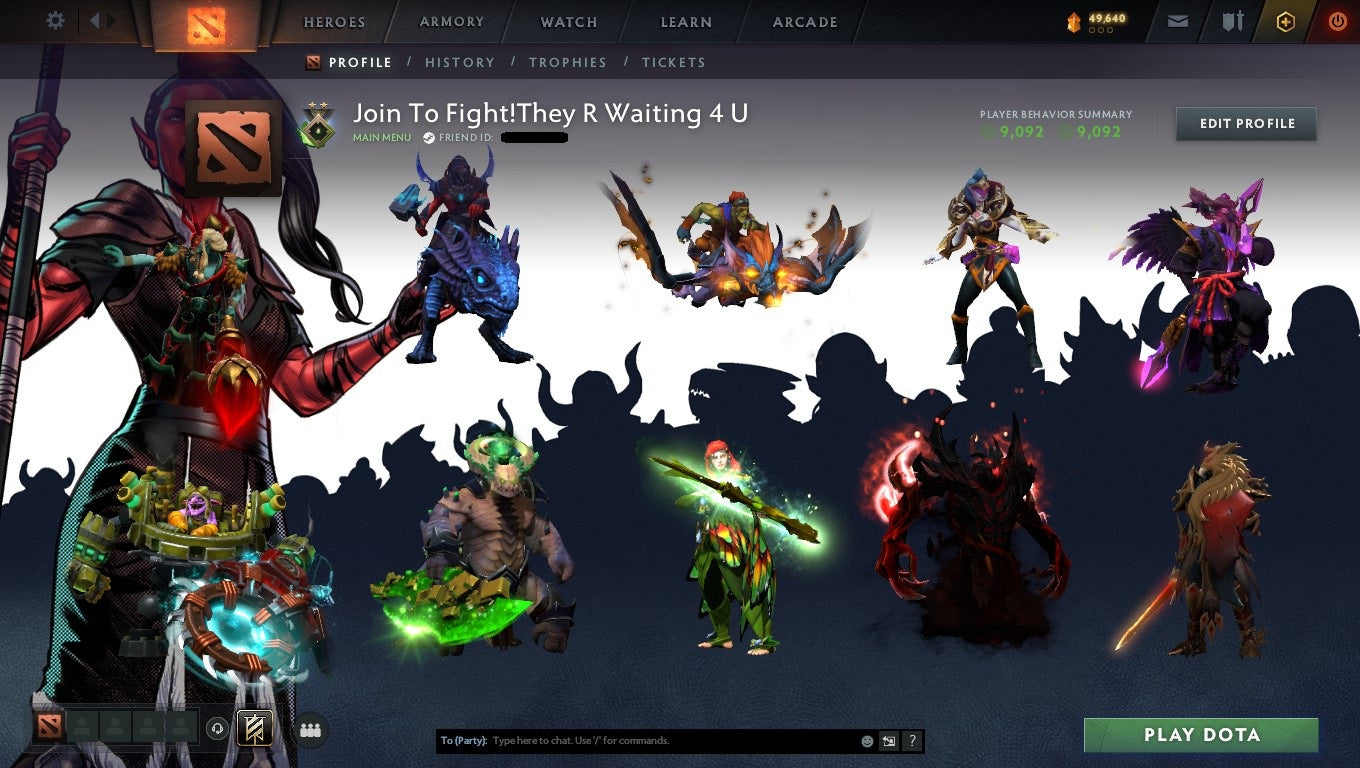Open Dota Plus hexagon icon

point(1286,21)
